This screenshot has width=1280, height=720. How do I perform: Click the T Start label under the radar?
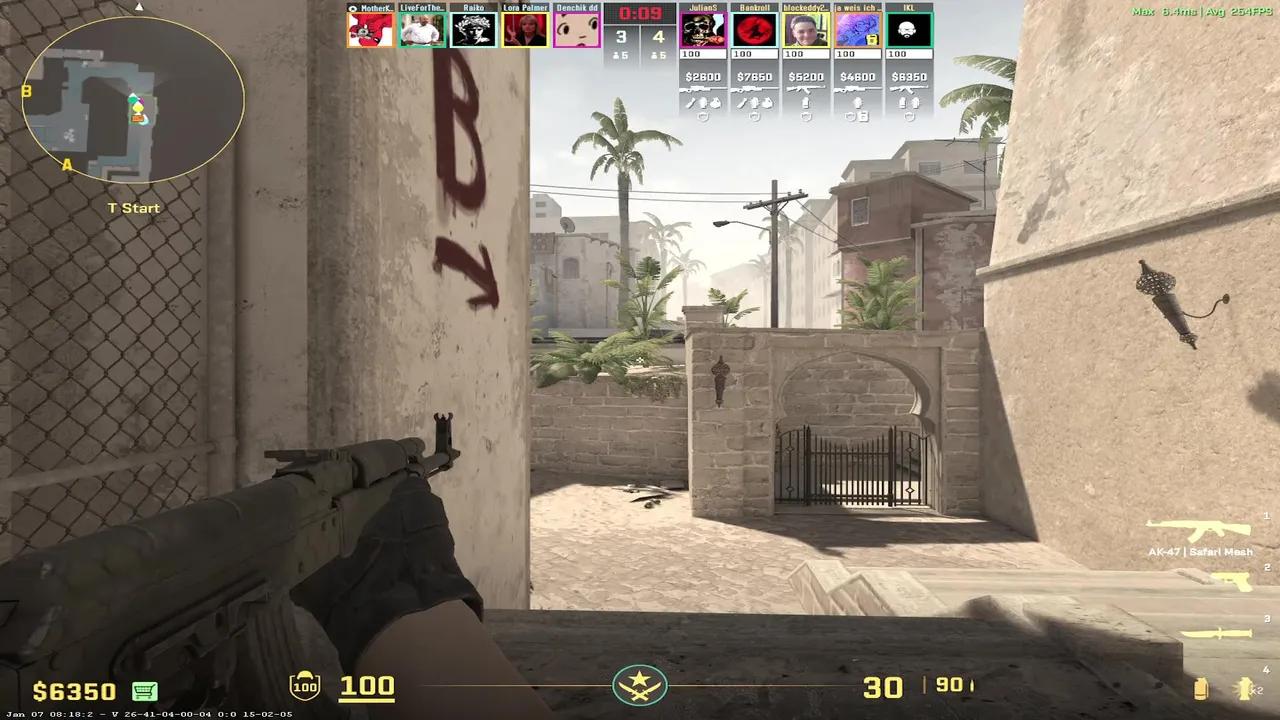(133, 208)
